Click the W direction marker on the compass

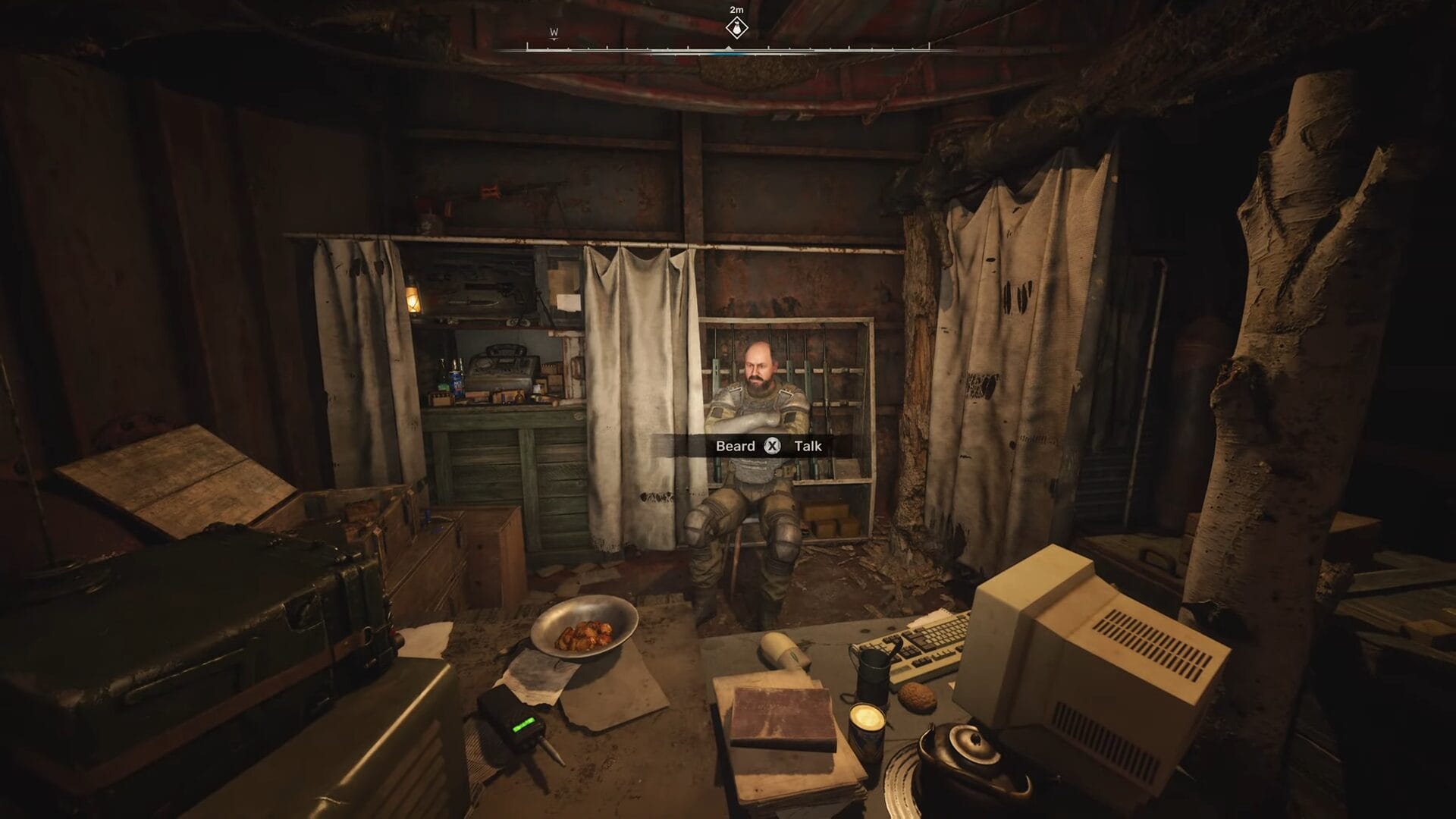pos(553,33)
